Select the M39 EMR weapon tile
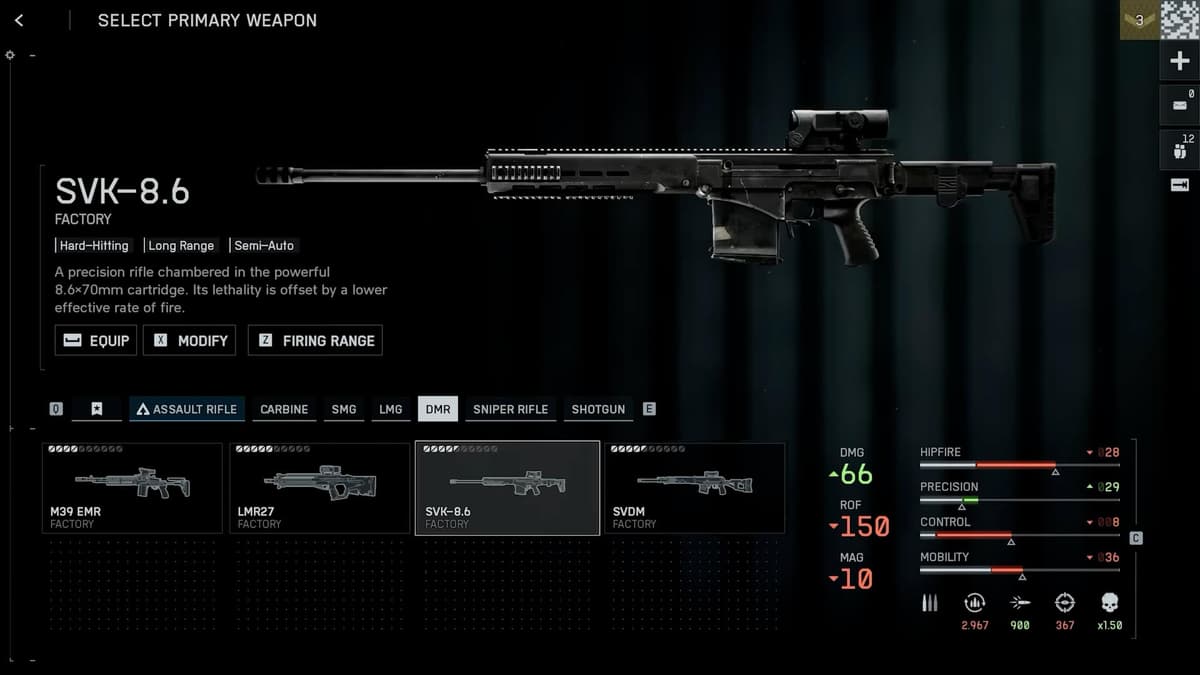This screenshot has height=675, width=1200. tap(132, 489)
